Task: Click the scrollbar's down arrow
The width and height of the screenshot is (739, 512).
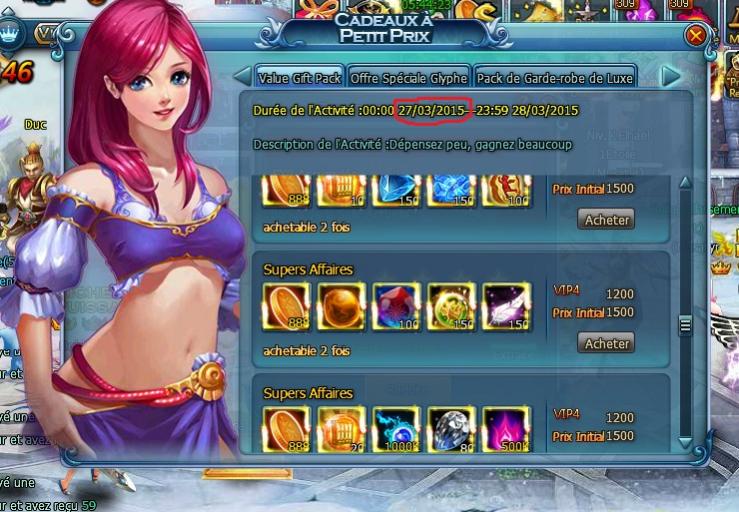Action: pos(685,440)
